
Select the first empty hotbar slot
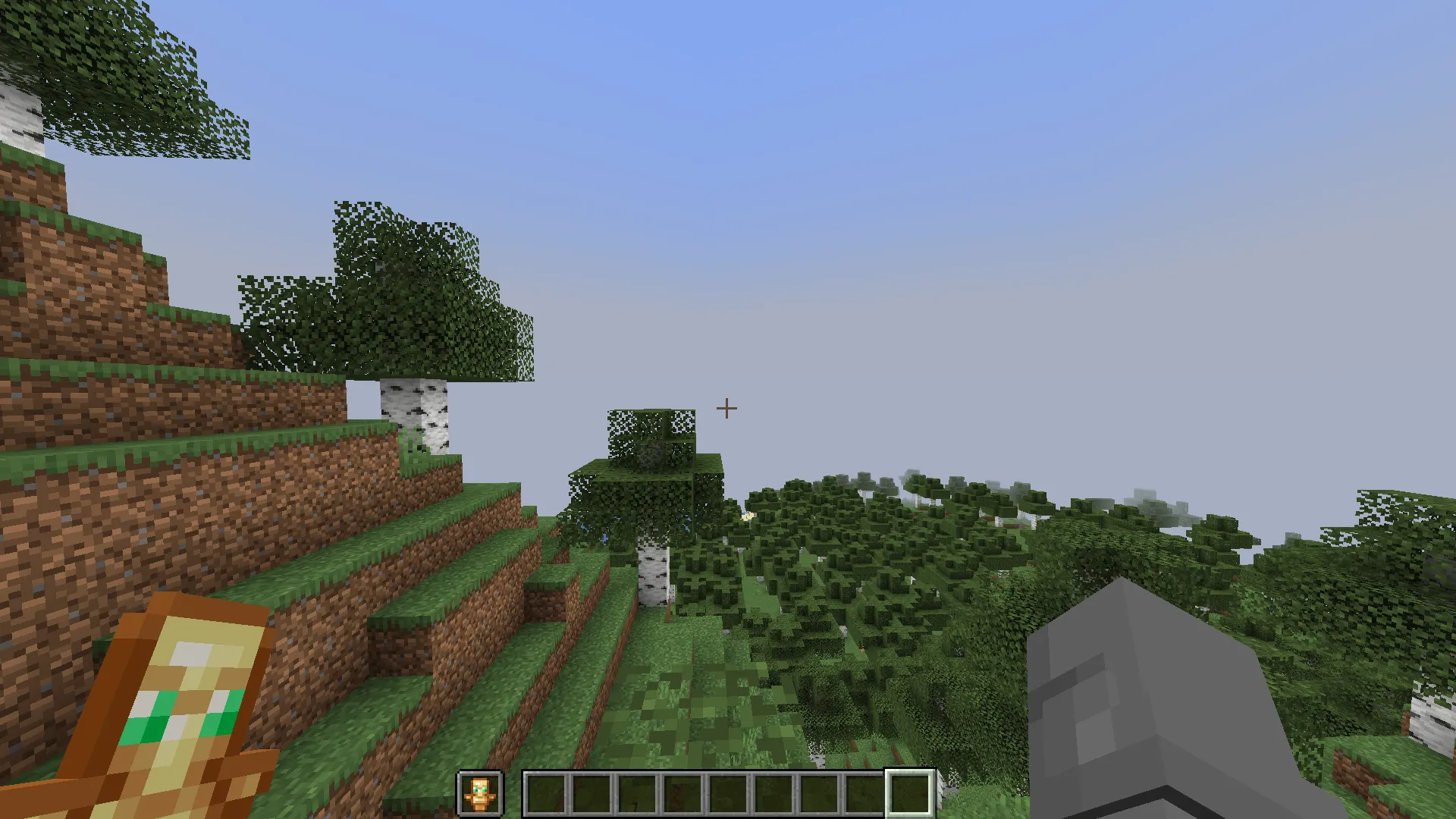click(x=546, y=793)
